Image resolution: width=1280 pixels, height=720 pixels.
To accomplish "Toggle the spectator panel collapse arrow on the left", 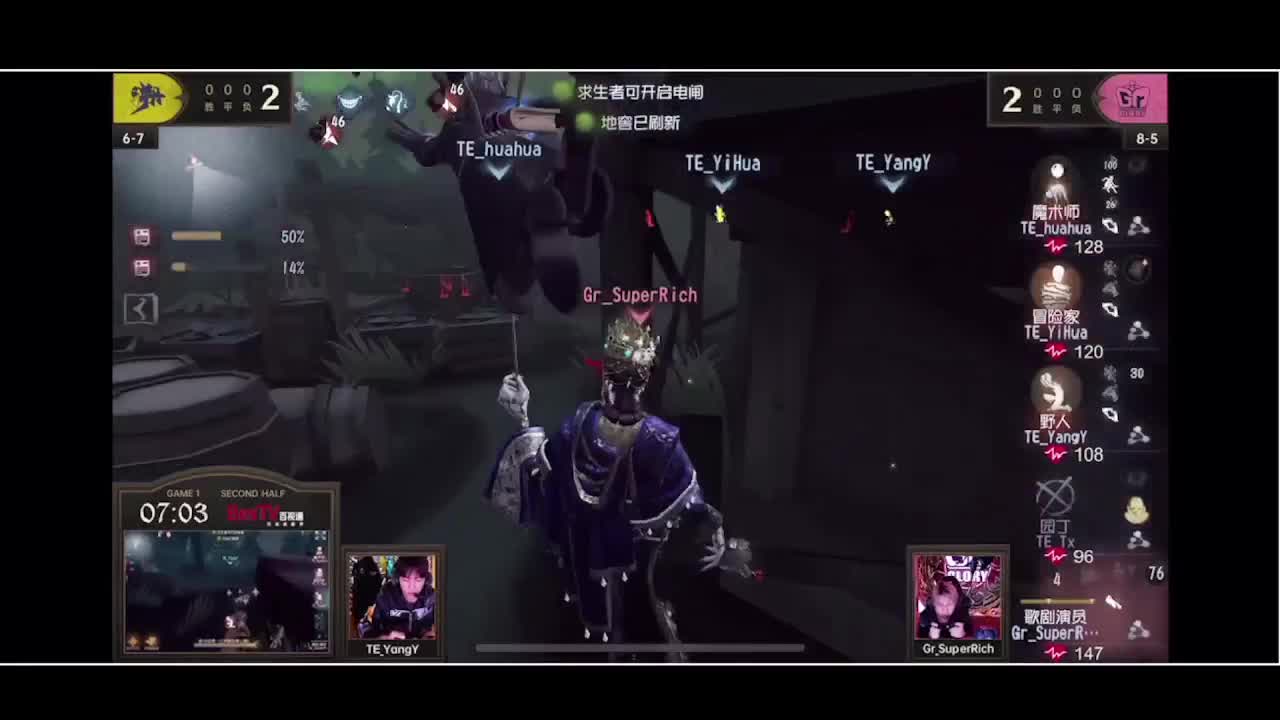I will point(140,309).
